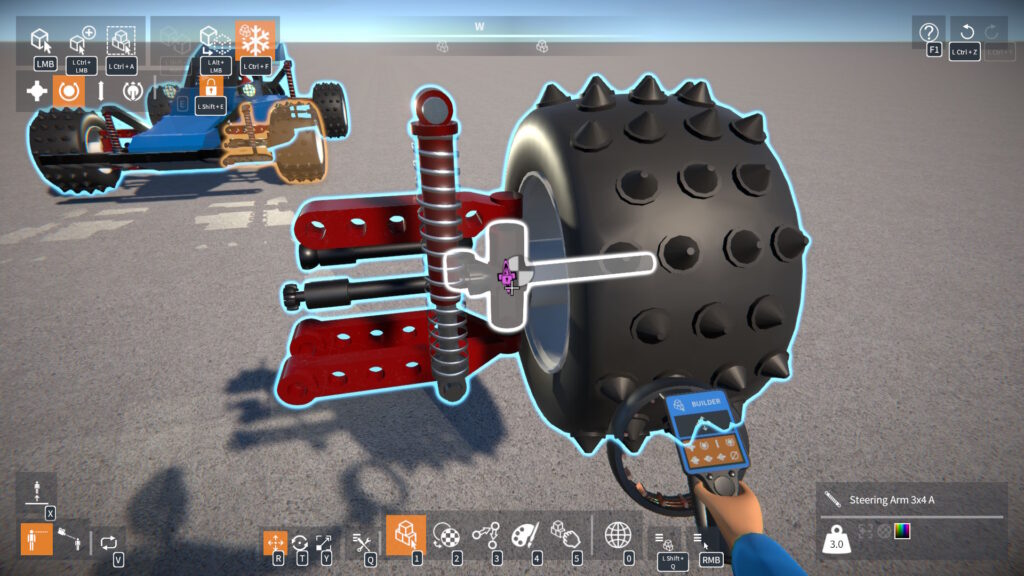Activate the orange move tool with crossed arrows

coord(276,543)
